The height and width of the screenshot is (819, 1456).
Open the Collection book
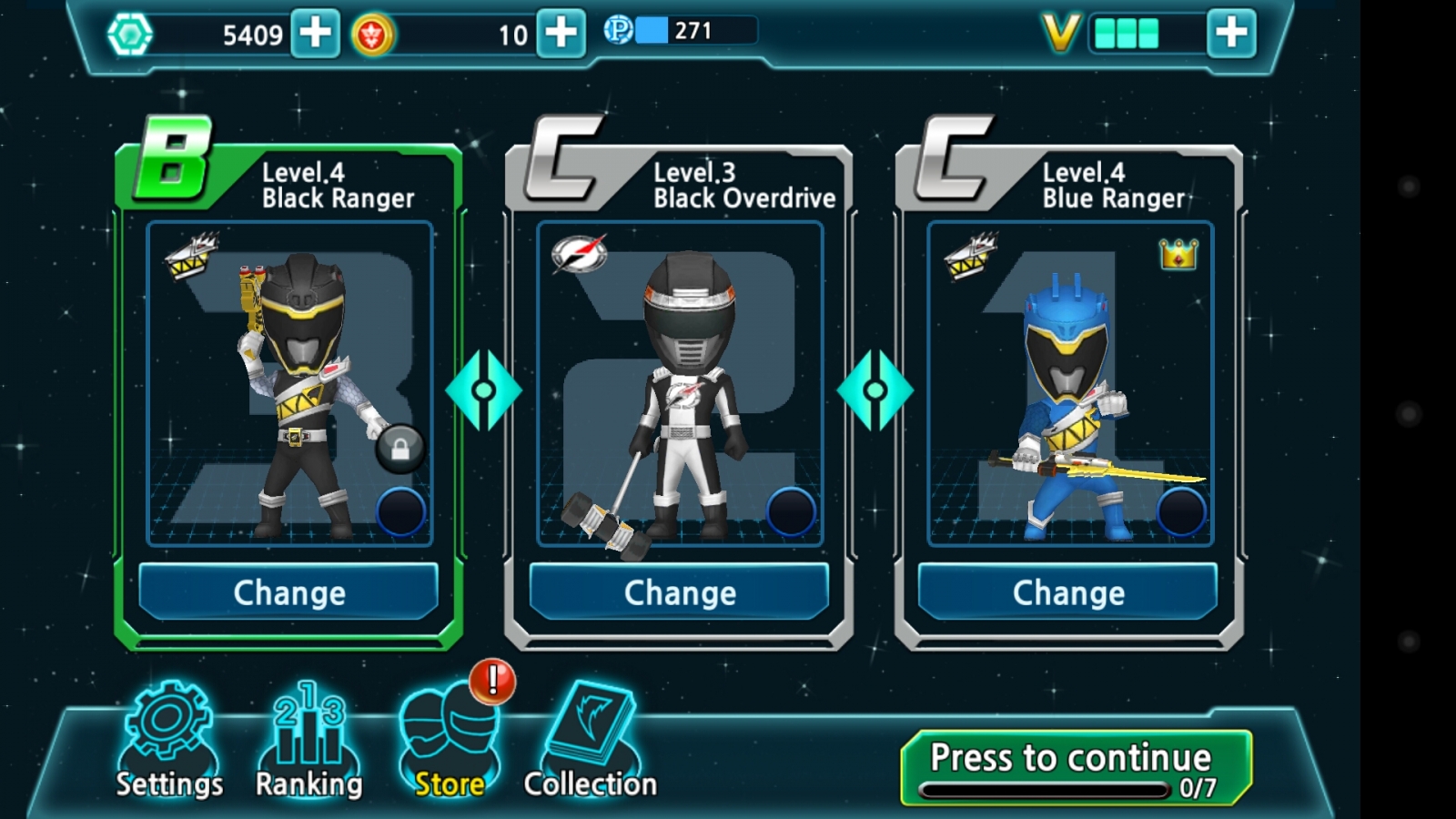[x=590, y=742]
